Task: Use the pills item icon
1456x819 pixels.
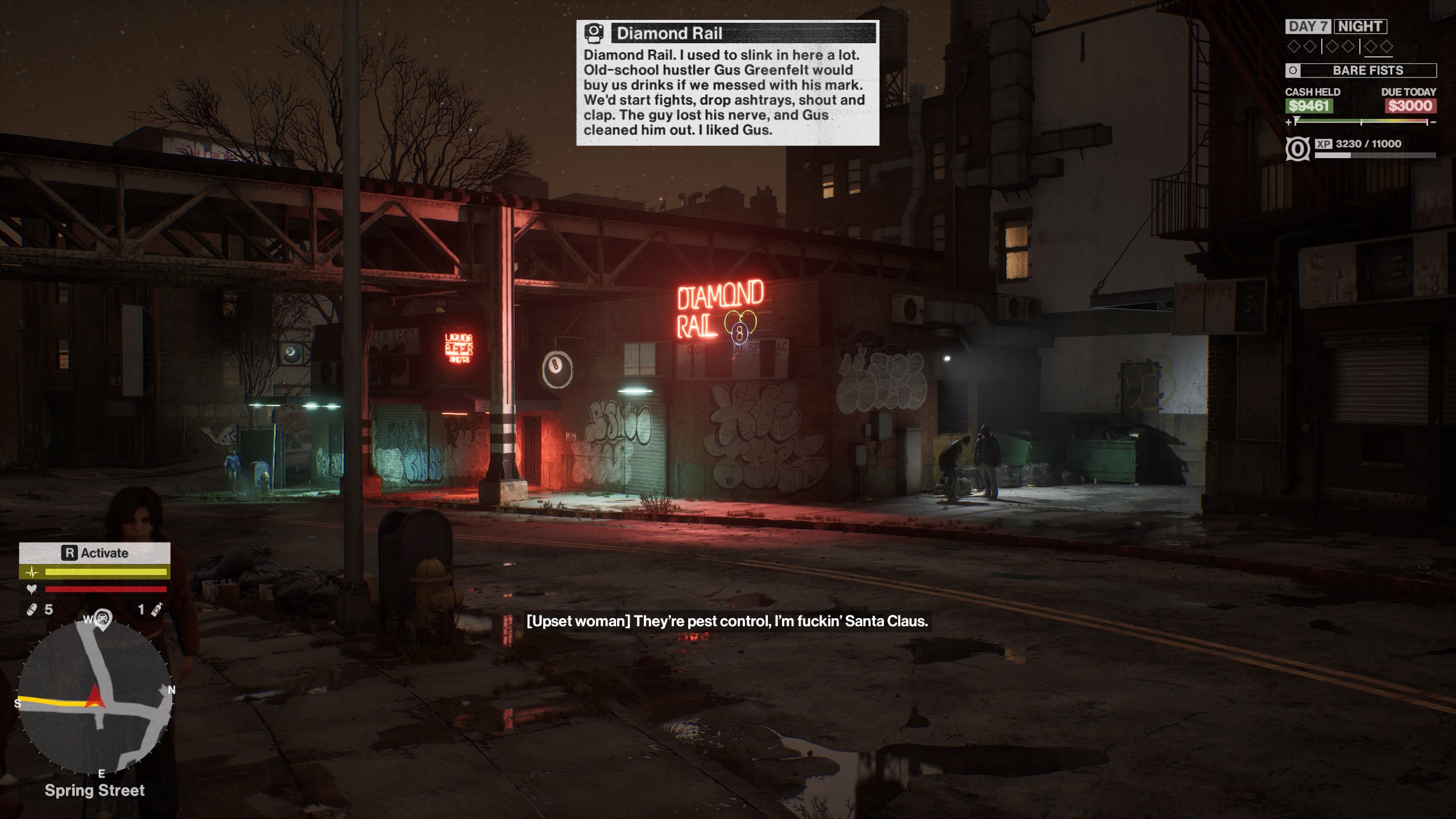Action: click(x=32, y=610)
